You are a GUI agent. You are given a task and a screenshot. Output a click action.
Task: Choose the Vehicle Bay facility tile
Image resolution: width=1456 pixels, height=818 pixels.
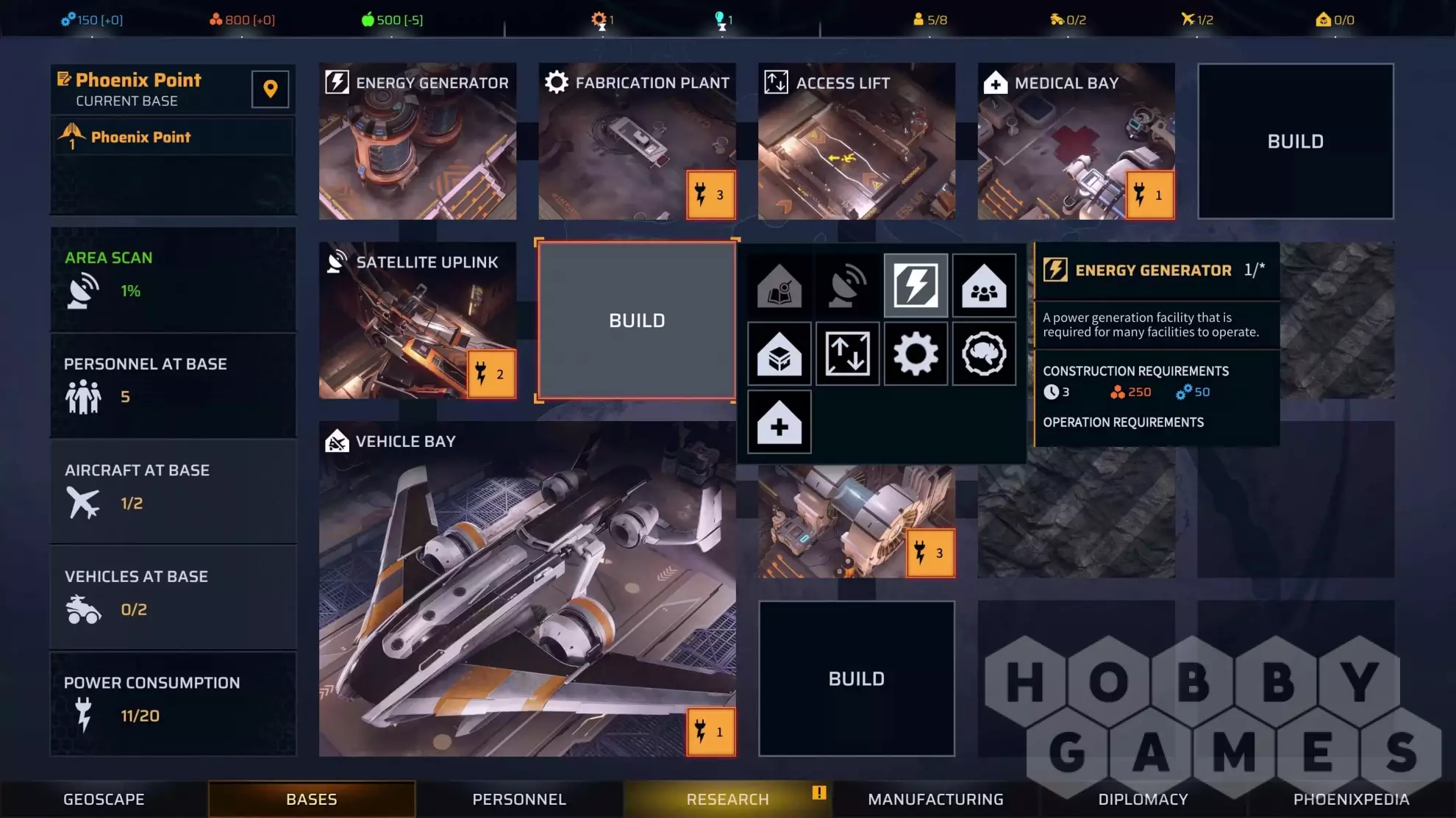point(527,588)
